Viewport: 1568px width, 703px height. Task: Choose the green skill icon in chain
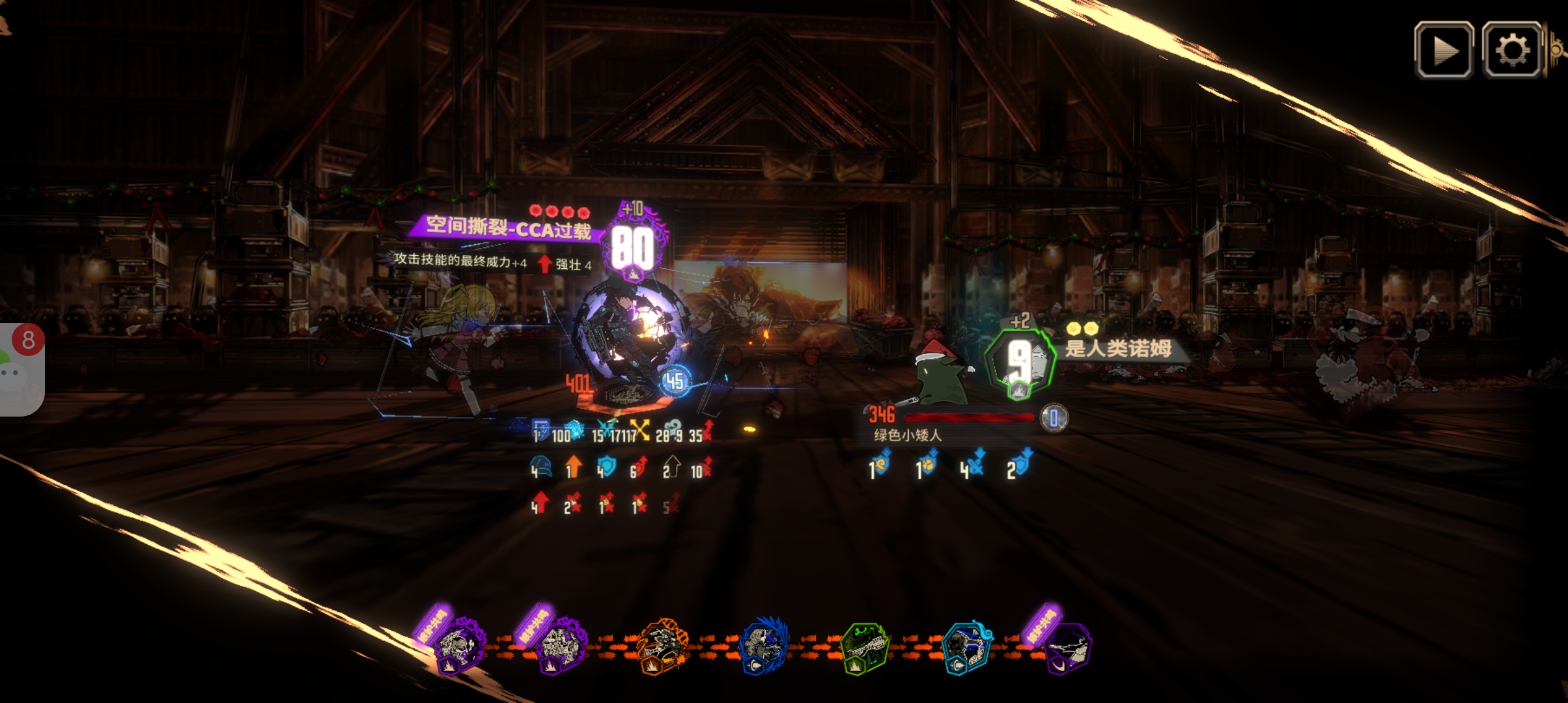[x=864, y=648]
